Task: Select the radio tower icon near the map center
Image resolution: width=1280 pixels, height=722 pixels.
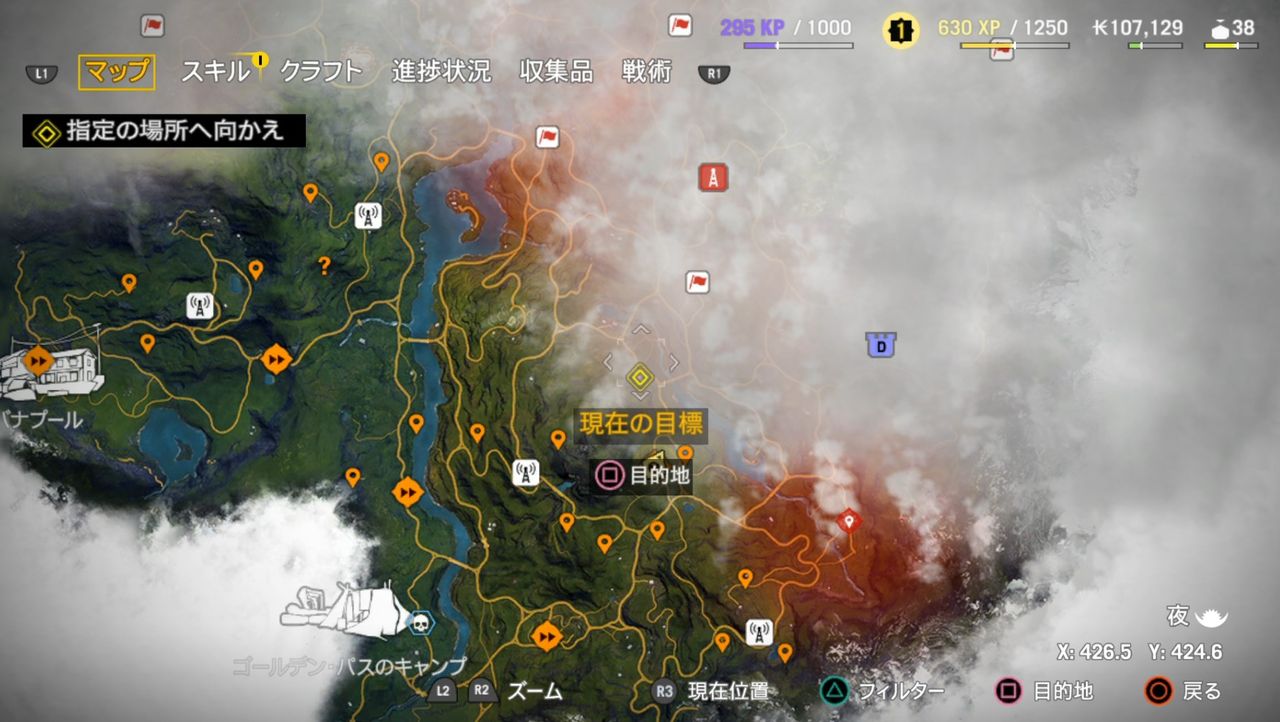Action: [x=524, y=473]
